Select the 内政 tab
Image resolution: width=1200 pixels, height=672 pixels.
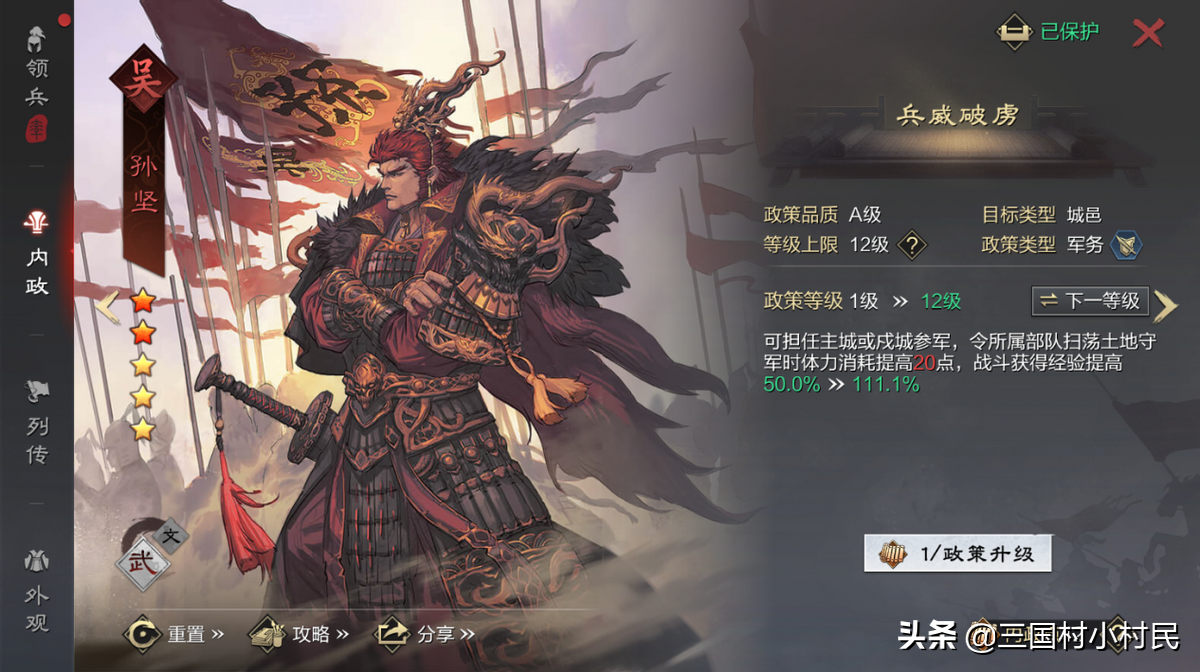tap(37, 256)
